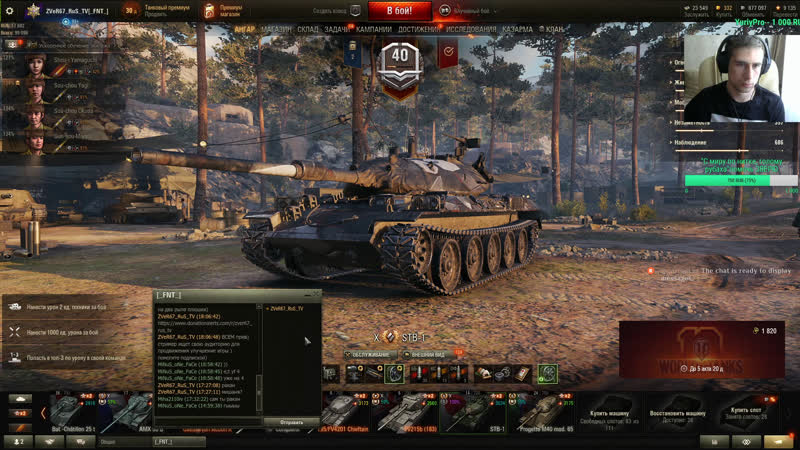Start a battle with the red В бой! button

click(400, 11)
